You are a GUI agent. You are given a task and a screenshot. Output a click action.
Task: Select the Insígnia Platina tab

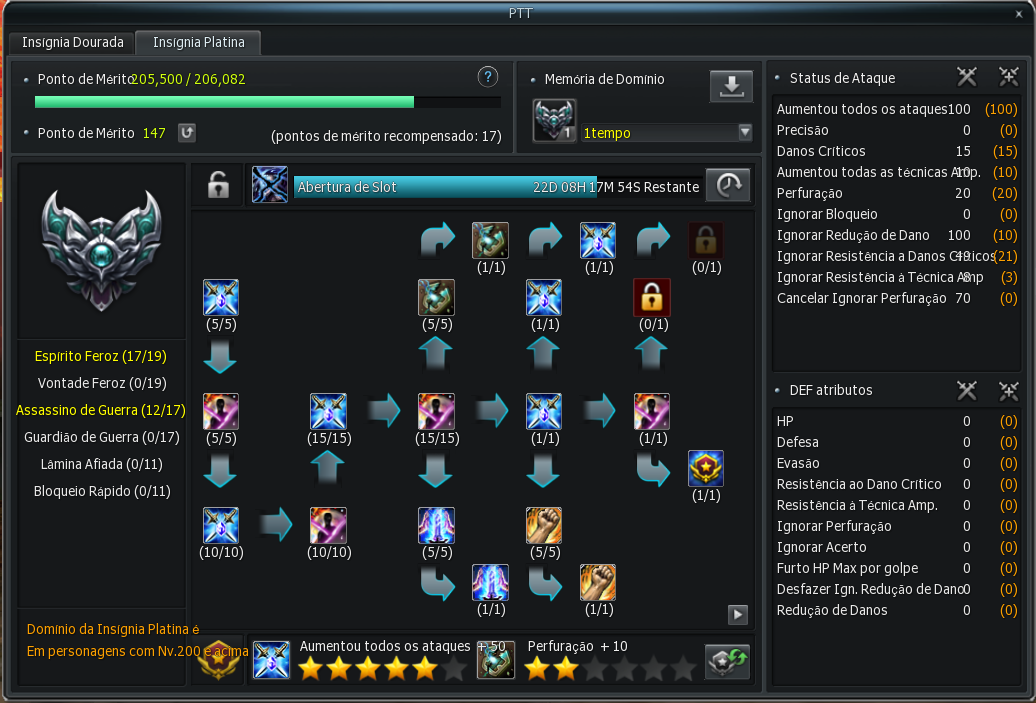click(x=198, y=43)
